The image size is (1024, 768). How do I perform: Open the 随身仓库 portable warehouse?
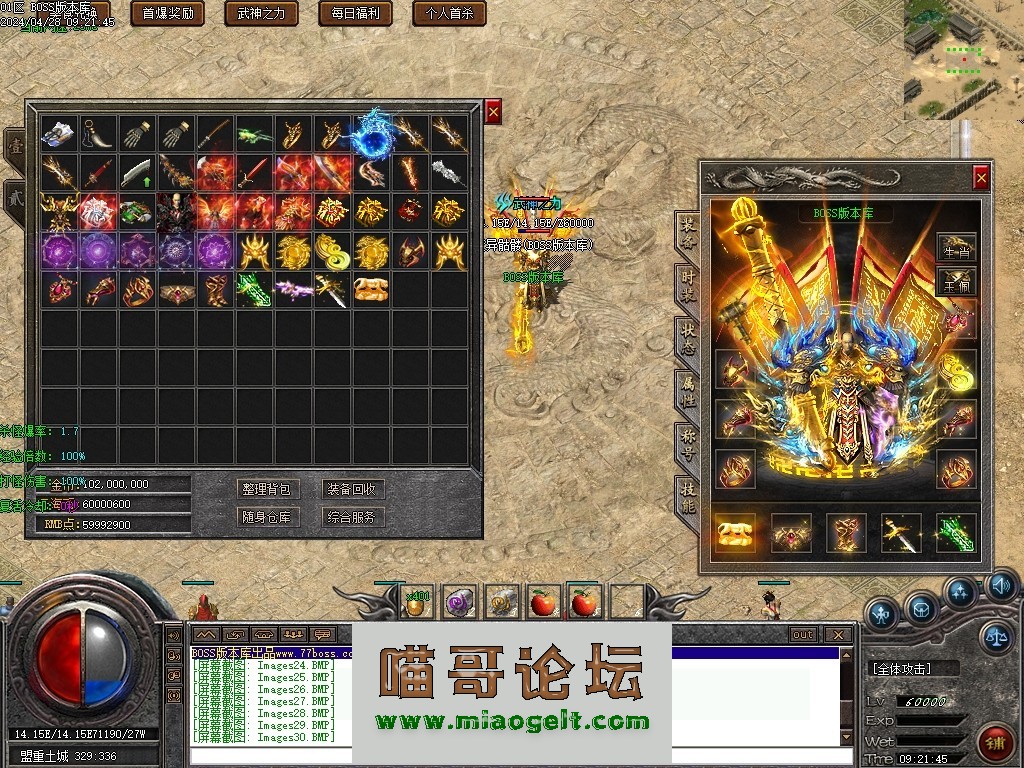click(268, 517)
